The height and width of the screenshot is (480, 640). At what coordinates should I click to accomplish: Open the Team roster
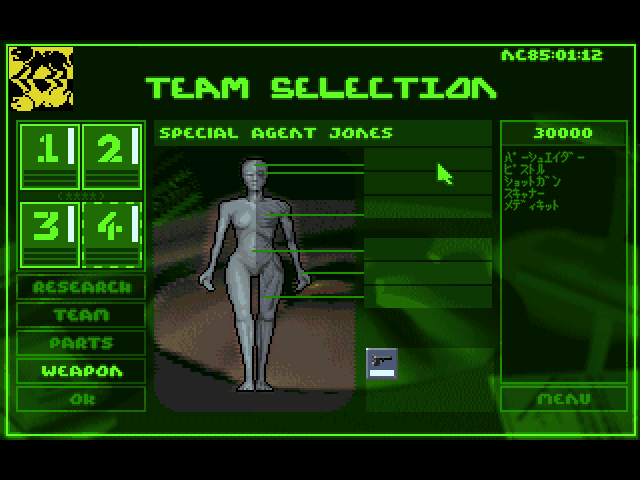(81, 315)
